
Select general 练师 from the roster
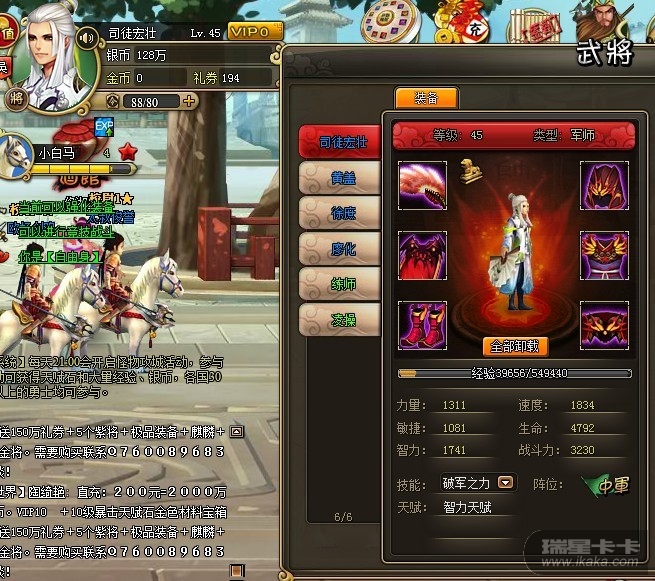point(342,284)
